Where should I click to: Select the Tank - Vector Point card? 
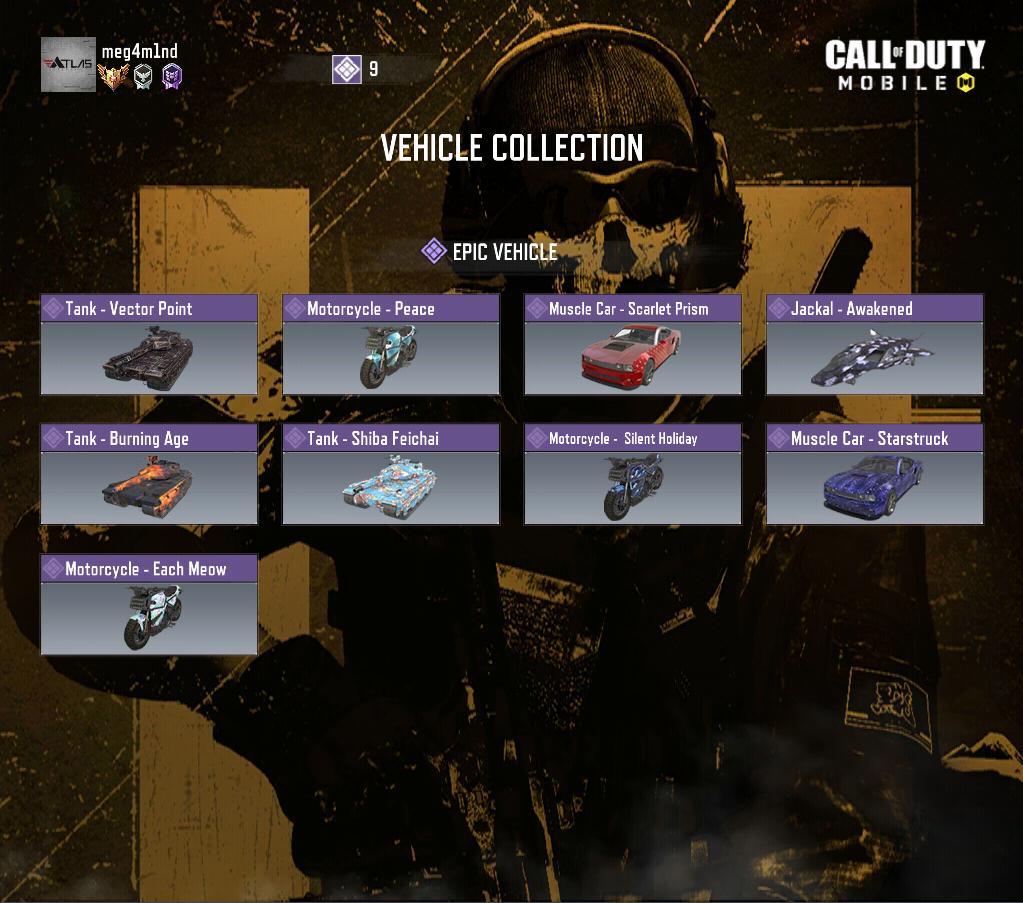point(149,345)
